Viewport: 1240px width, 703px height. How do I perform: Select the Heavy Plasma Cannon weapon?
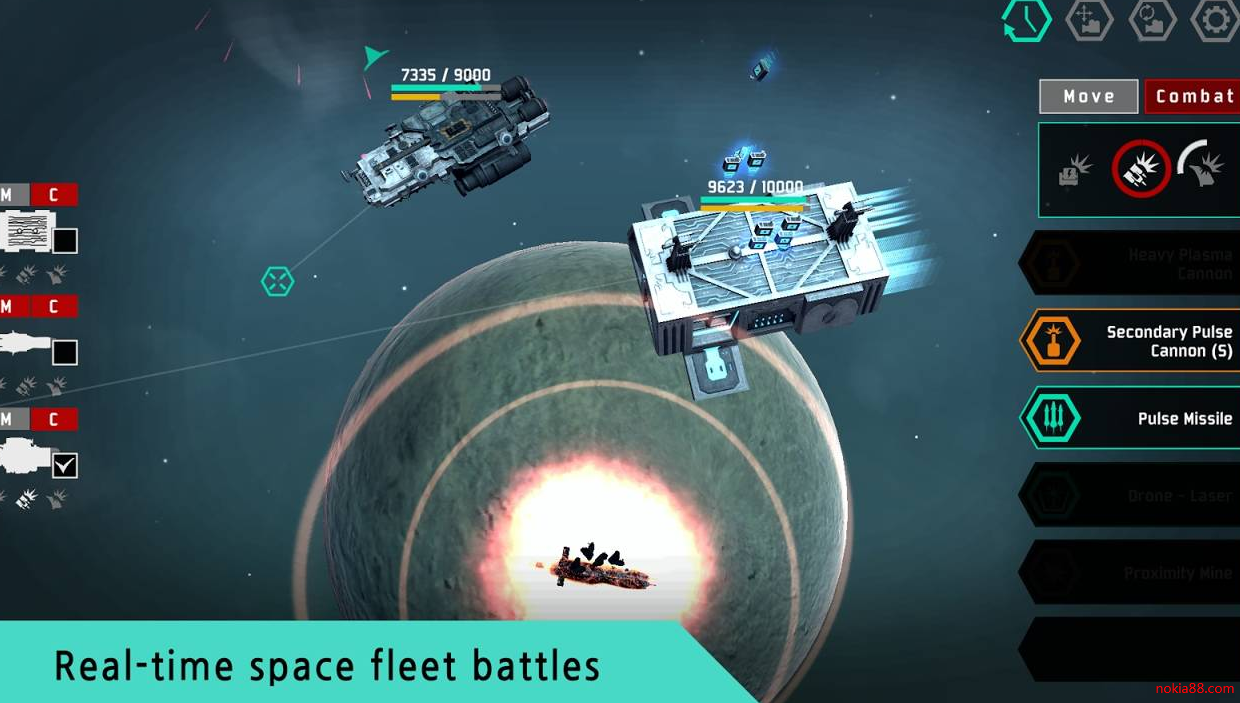1130,264
